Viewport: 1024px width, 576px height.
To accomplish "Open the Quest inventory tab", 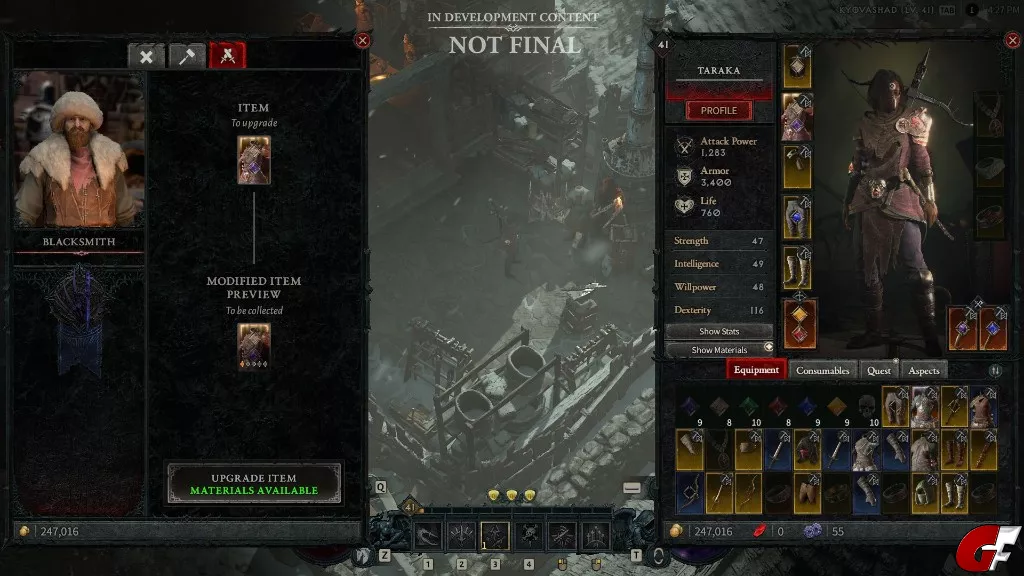I will pyautogui.click(x=879, y=370).
